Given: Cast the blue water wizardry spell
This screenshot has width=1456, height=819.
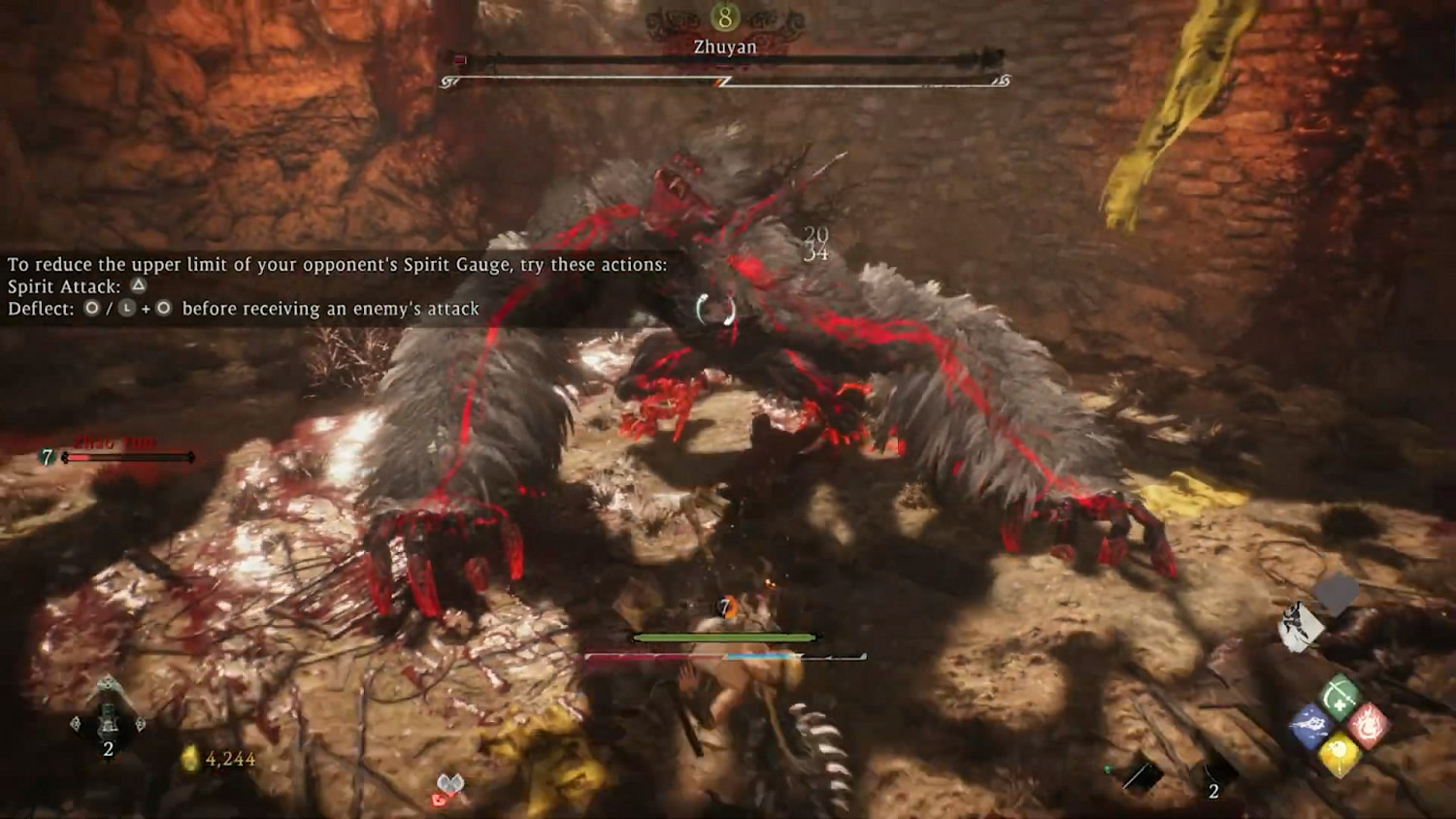Looking at the screenshot, I should [x=1311, y=725].
